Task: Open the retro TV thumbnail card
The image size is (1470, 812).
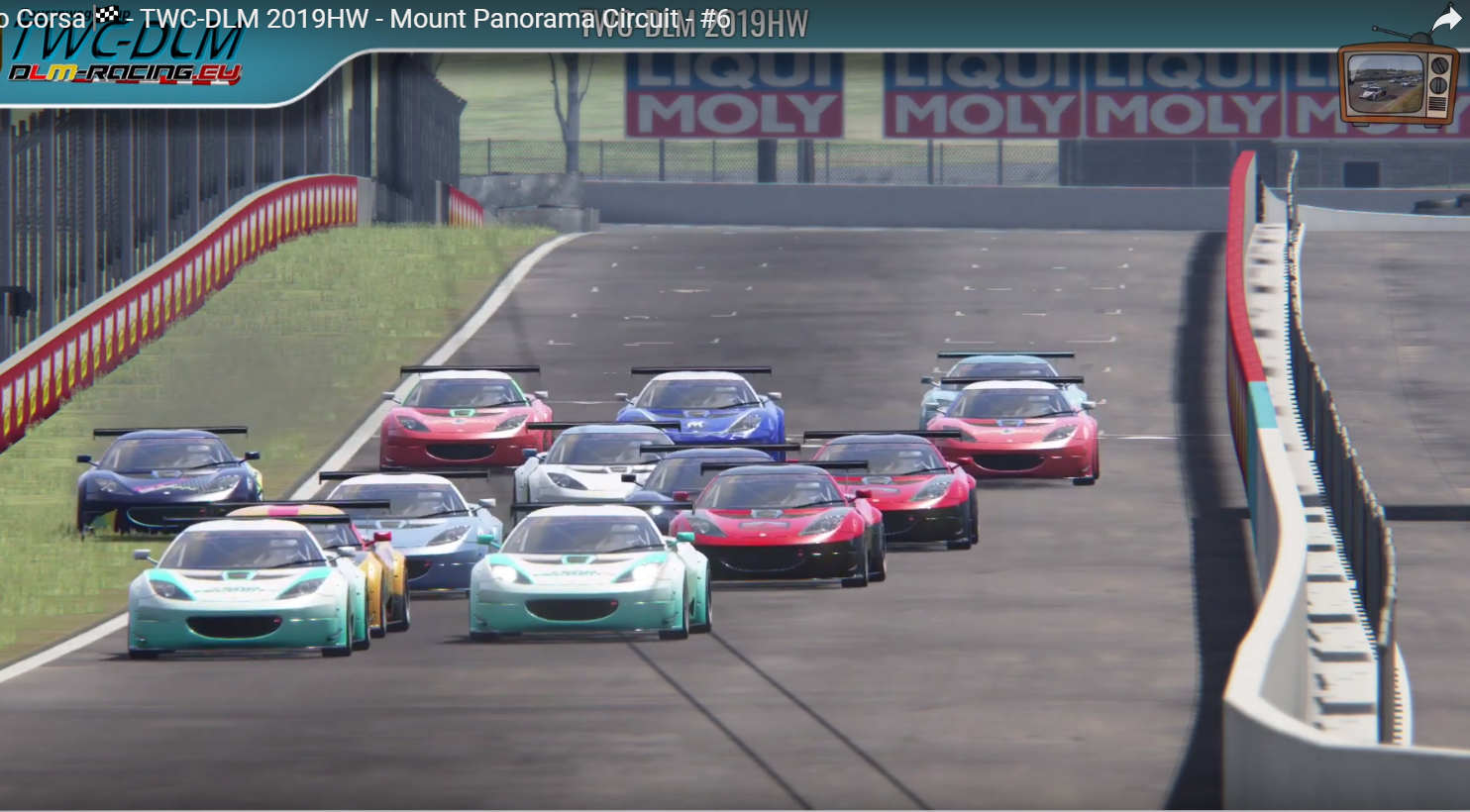Action: point(1398,81)
